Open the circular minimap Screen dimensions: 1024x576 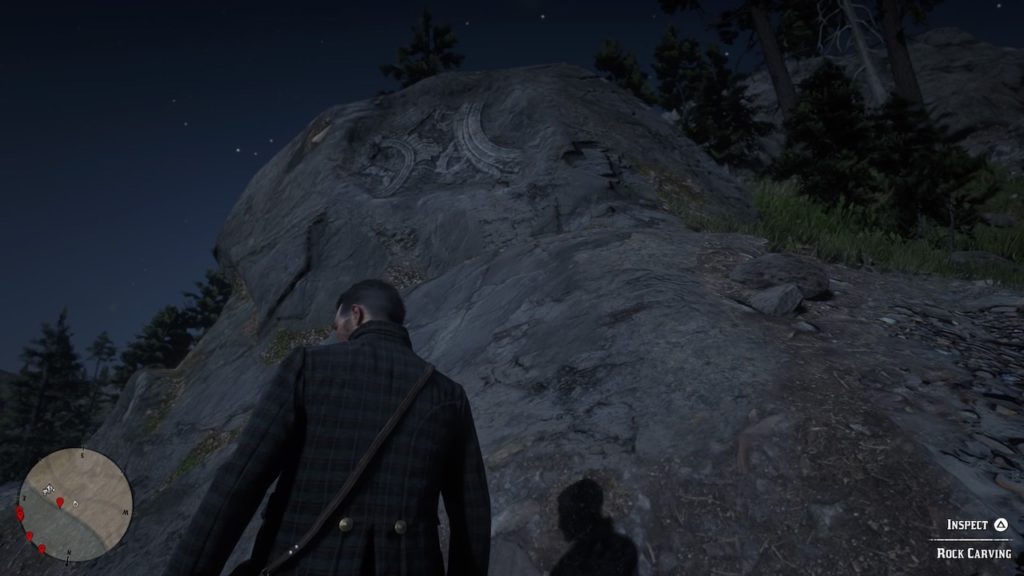[x=75, y=504]
